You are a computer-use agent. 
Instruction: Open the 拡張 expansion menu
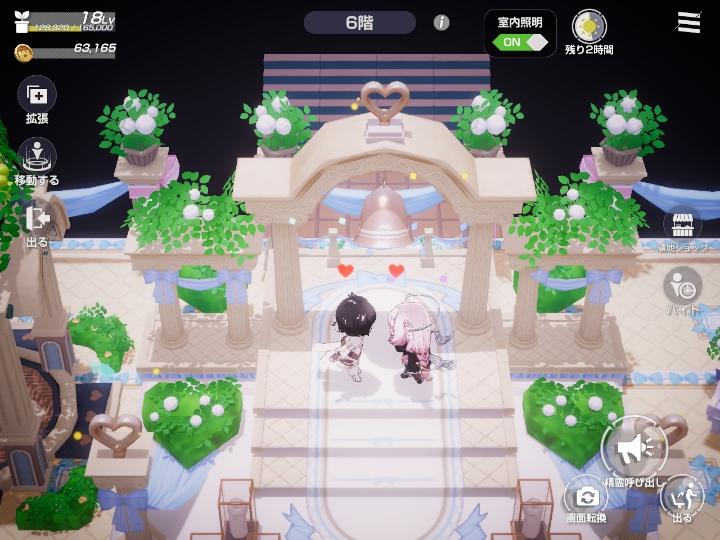[37, 96]
